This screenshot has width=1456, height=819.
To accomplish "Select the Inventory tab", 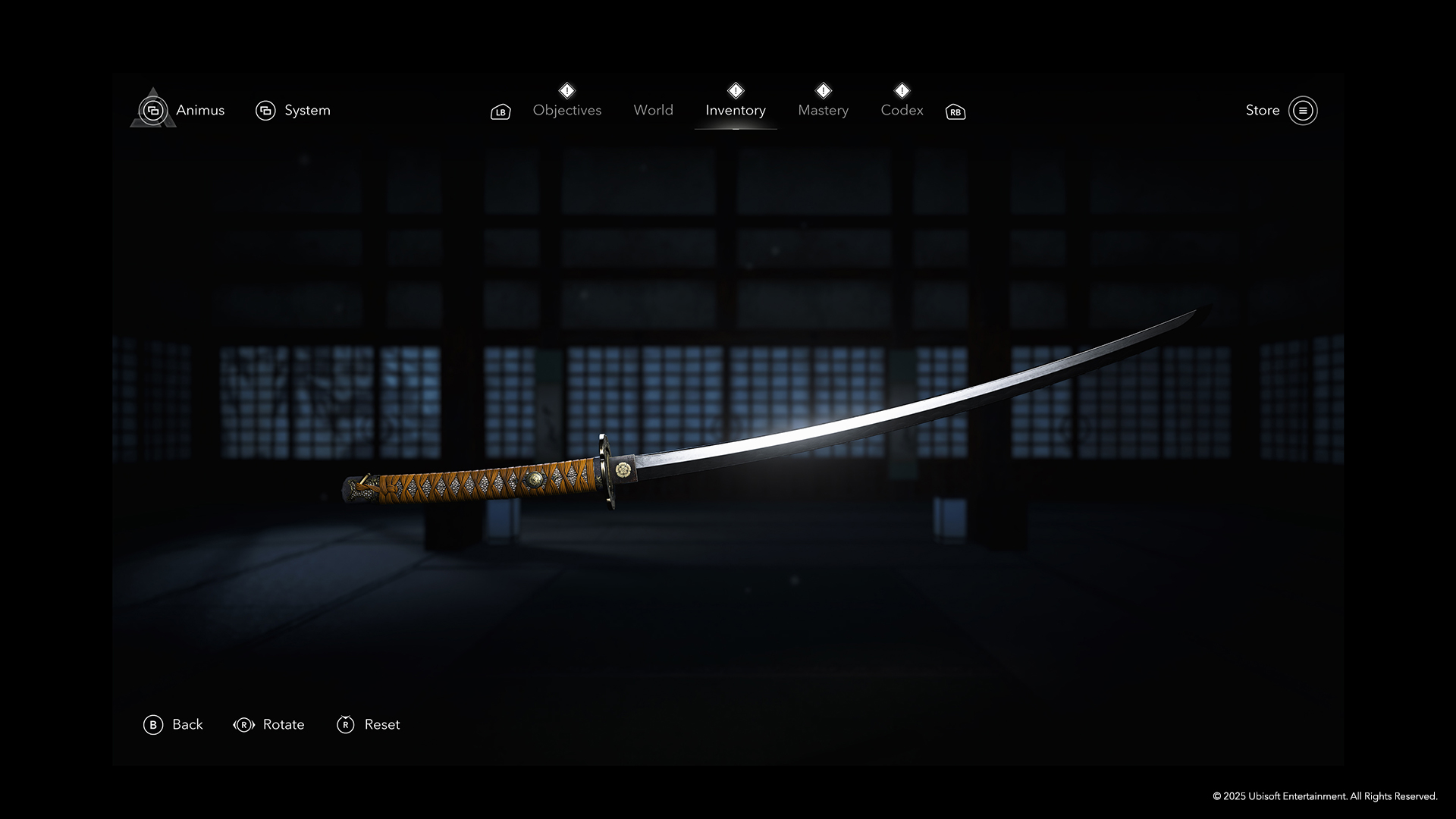I will click(735, 111).
